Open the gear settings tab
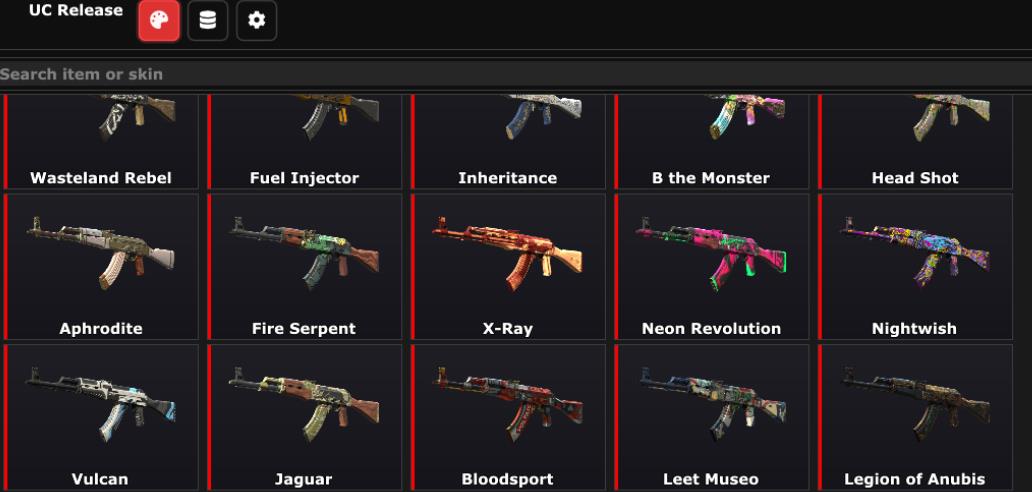This screenshot has width=1032, height=492. pos(256,21)
